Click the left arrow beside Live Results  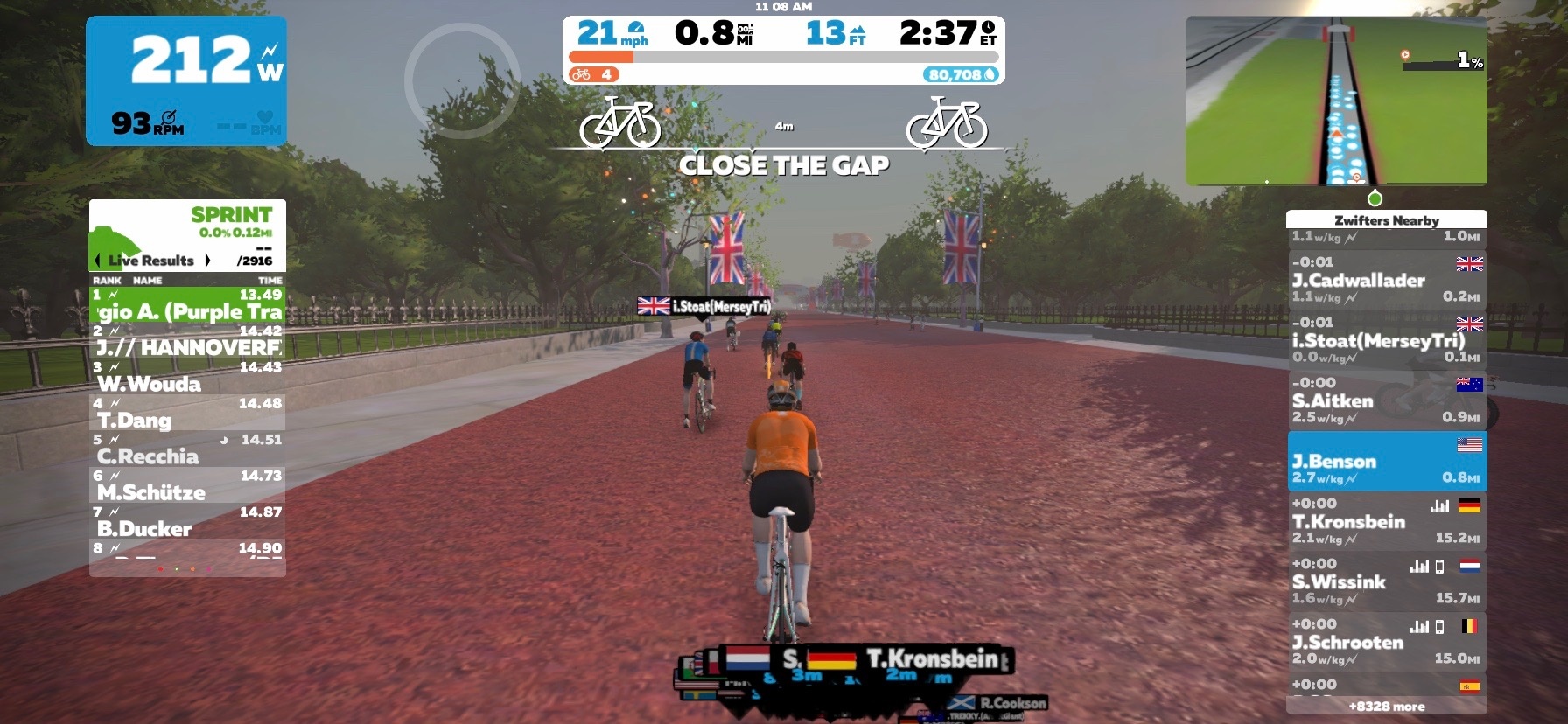[x=97, y=261]
